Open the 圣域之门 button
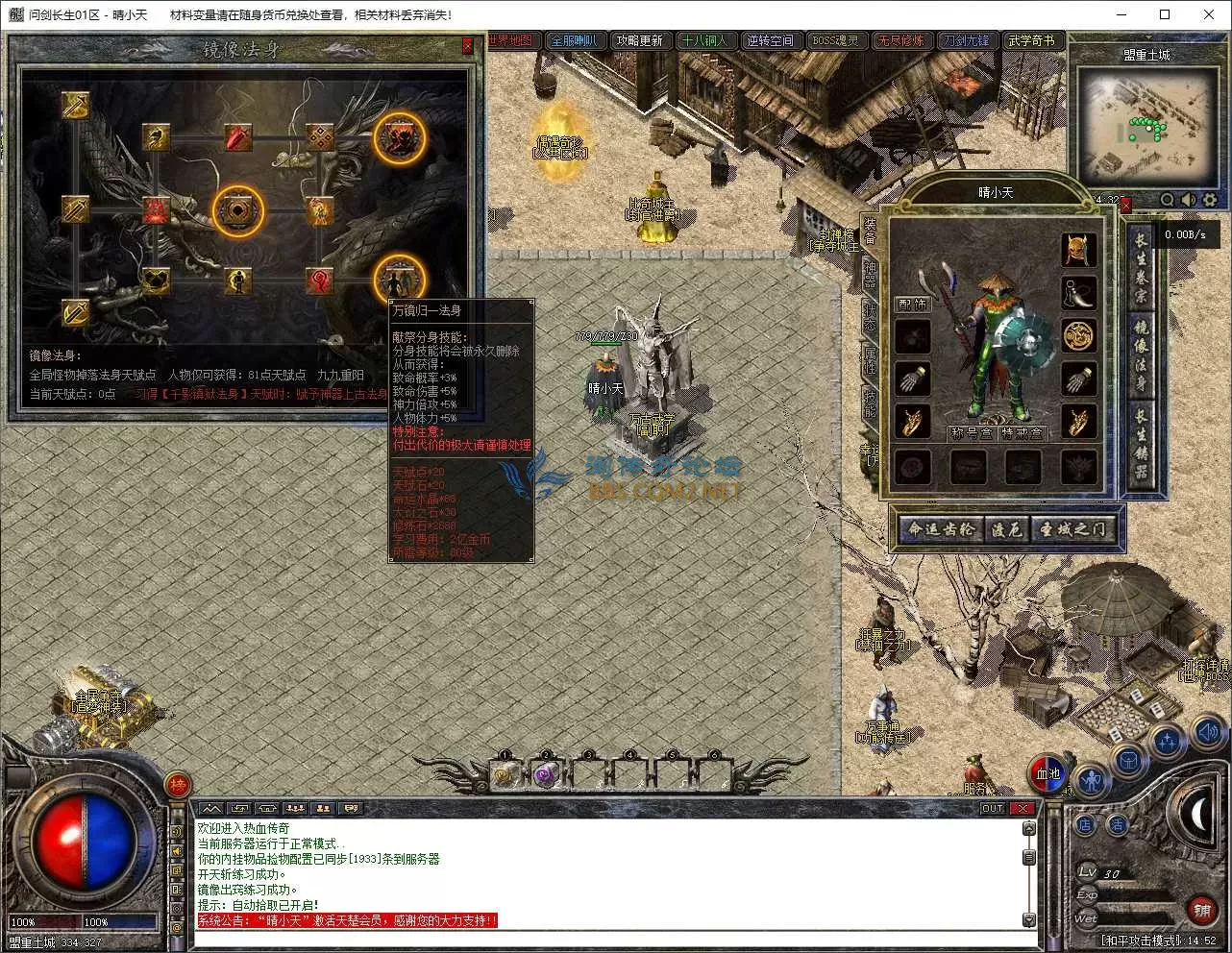Image resolution: width=1232 pixels, height=953 pixels. click(1074, 529)
